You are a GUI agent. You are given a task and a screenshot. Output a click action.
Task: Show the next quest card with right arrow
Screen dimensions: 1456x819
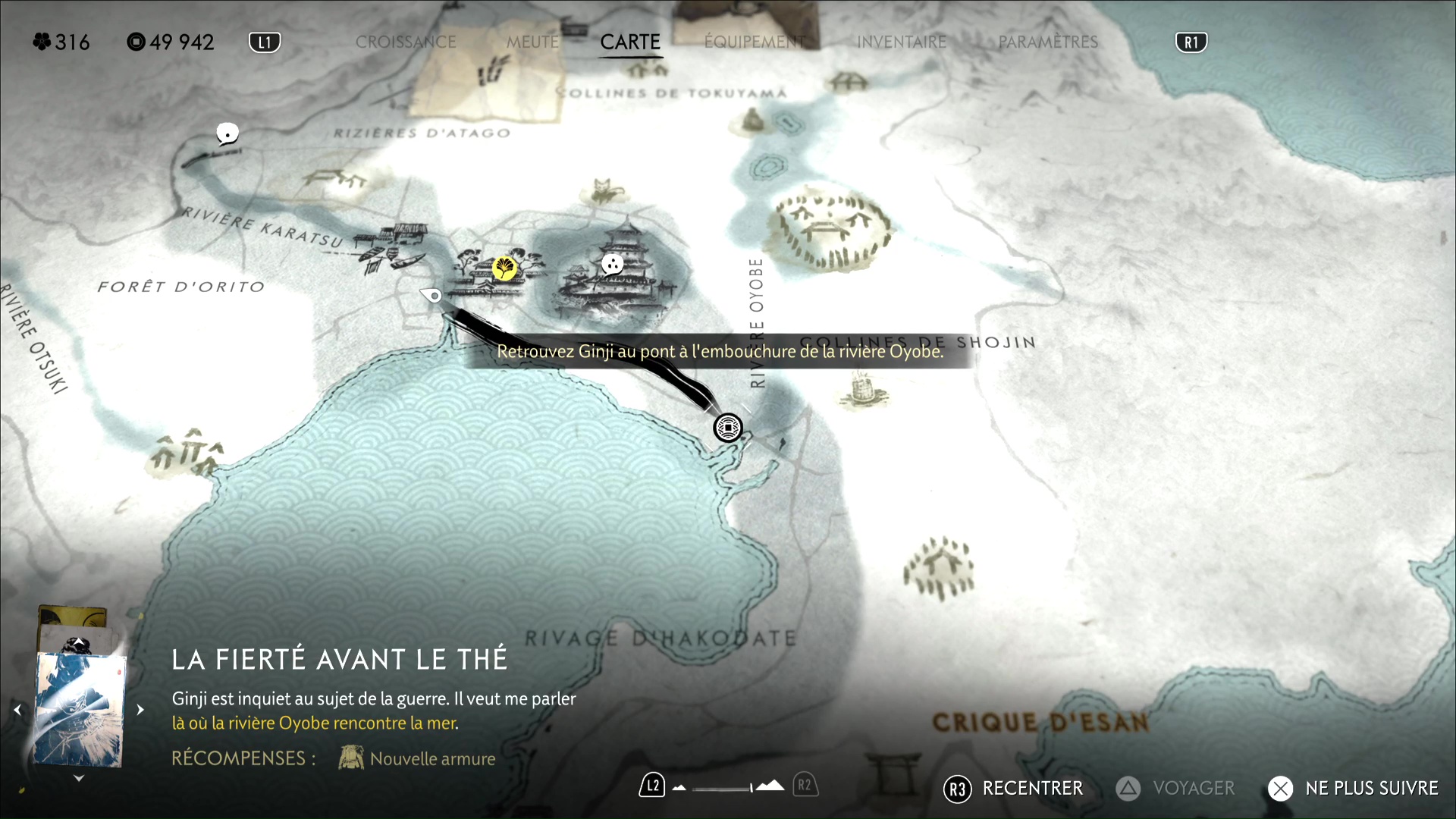click(x=140, y=710)
